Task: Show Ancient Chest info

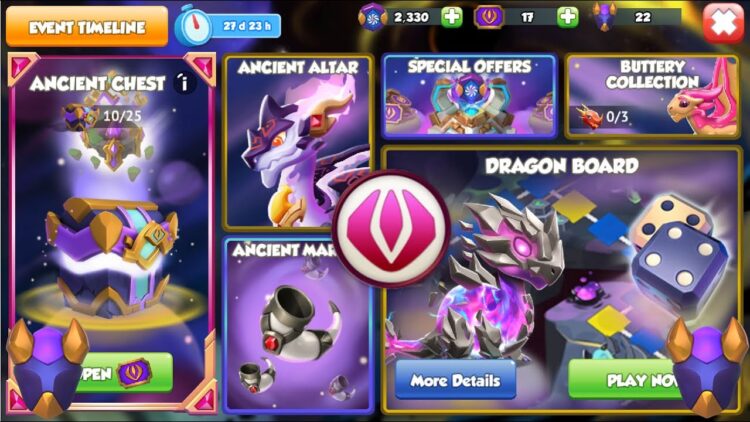Action: coord(182,84)
